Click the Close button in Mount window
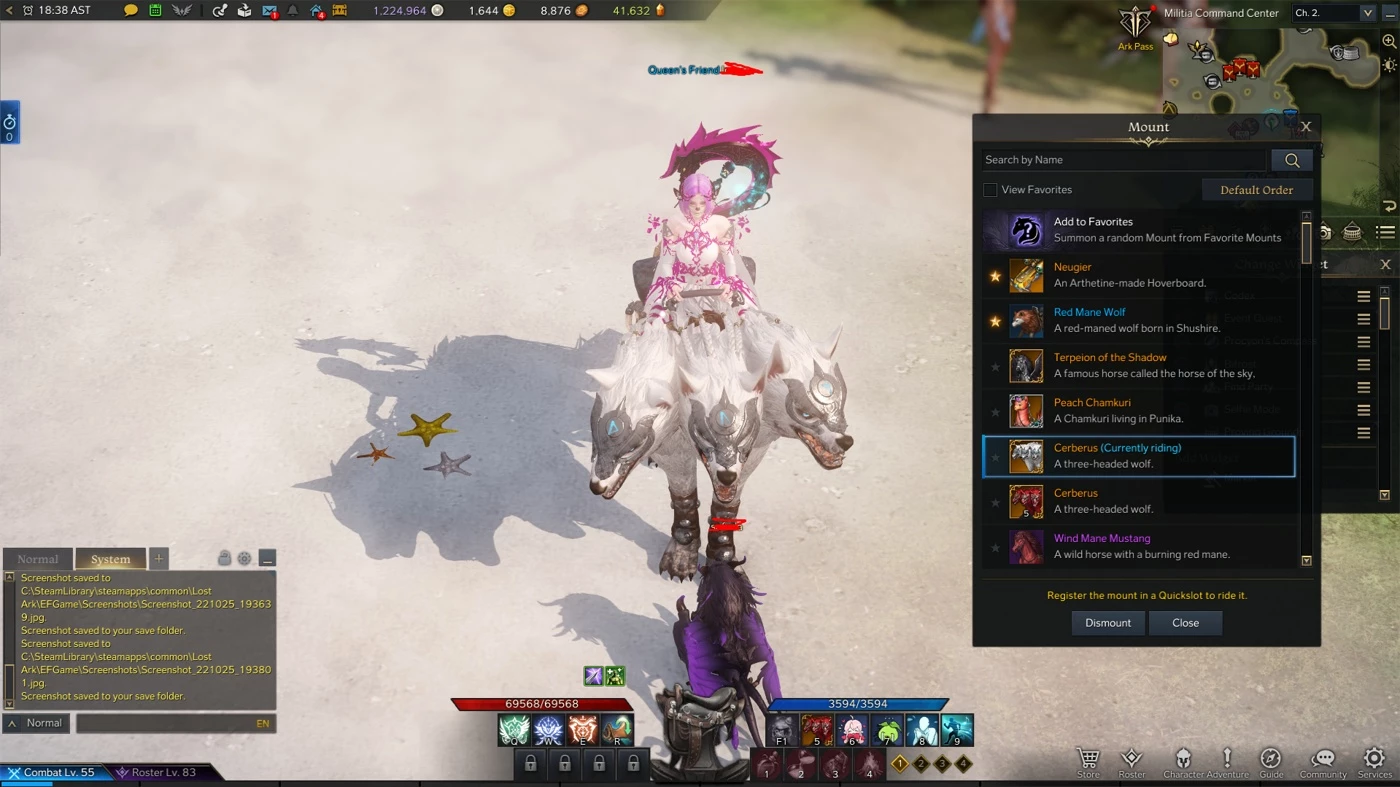This screenshot has width=1400, height=787. pyautogui.click(x=1185, y=623)
